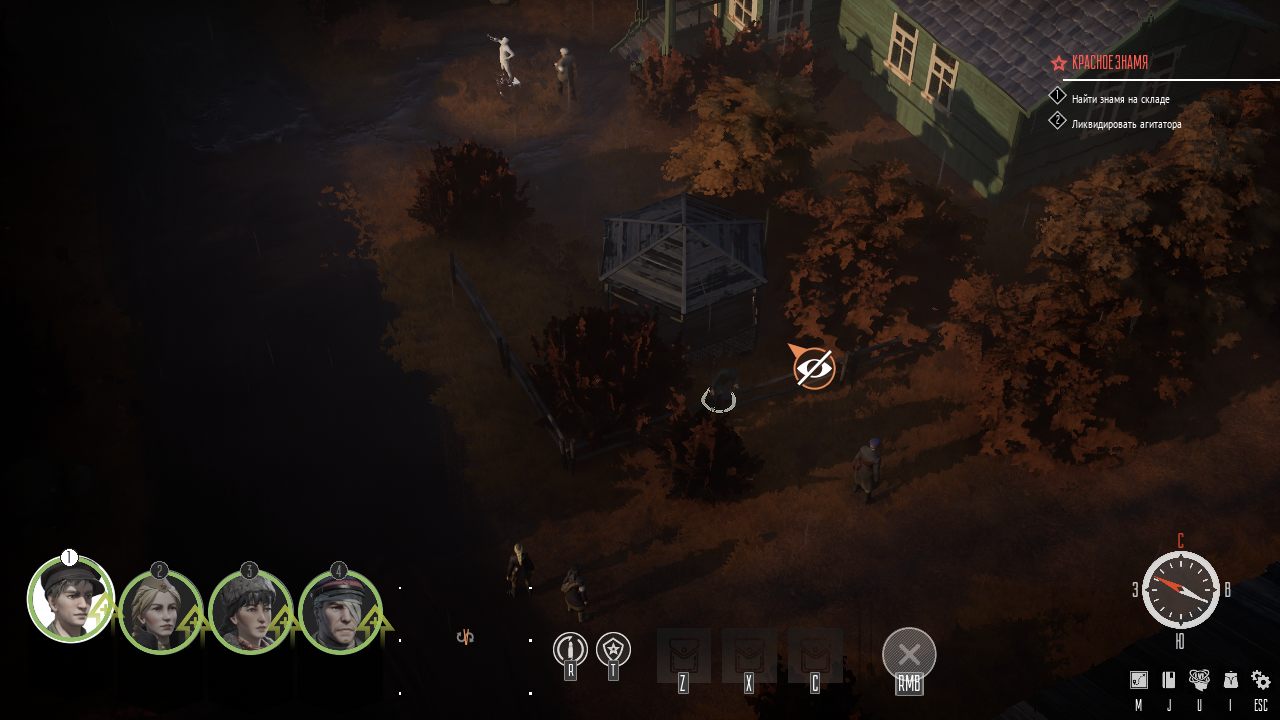The height and width of the screenshot is (720, 1280).
Task: Open the map icon
Action: [1138, 680]
